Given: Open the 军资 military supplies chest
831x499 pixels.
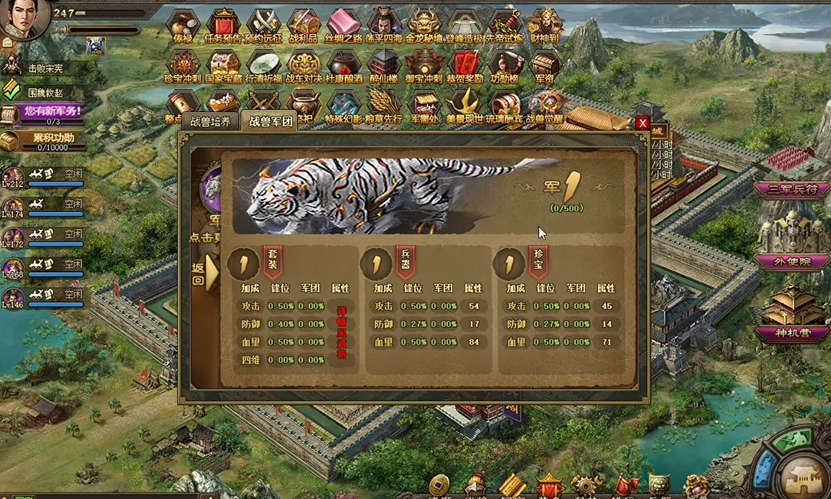Looking at the screenshot, I should (545, 65).
